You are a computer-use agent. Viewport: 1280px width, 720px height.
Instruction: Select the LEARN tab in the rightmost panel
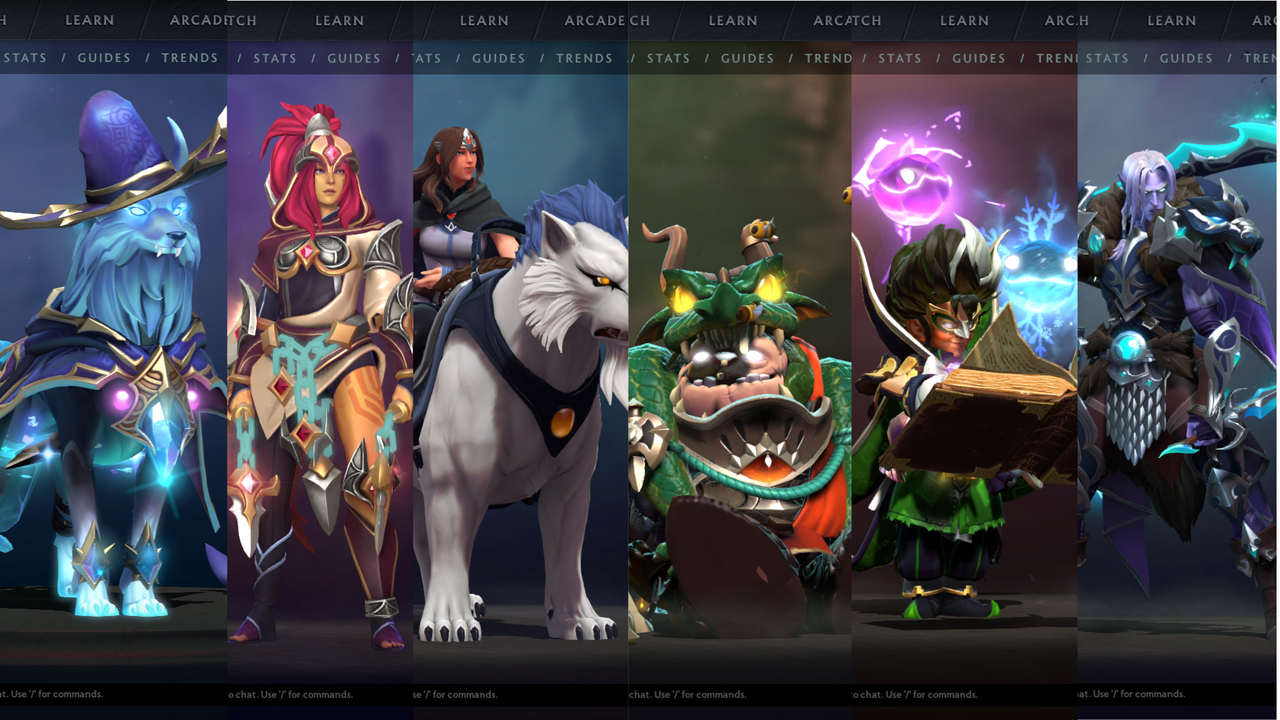coord(1172,20)
